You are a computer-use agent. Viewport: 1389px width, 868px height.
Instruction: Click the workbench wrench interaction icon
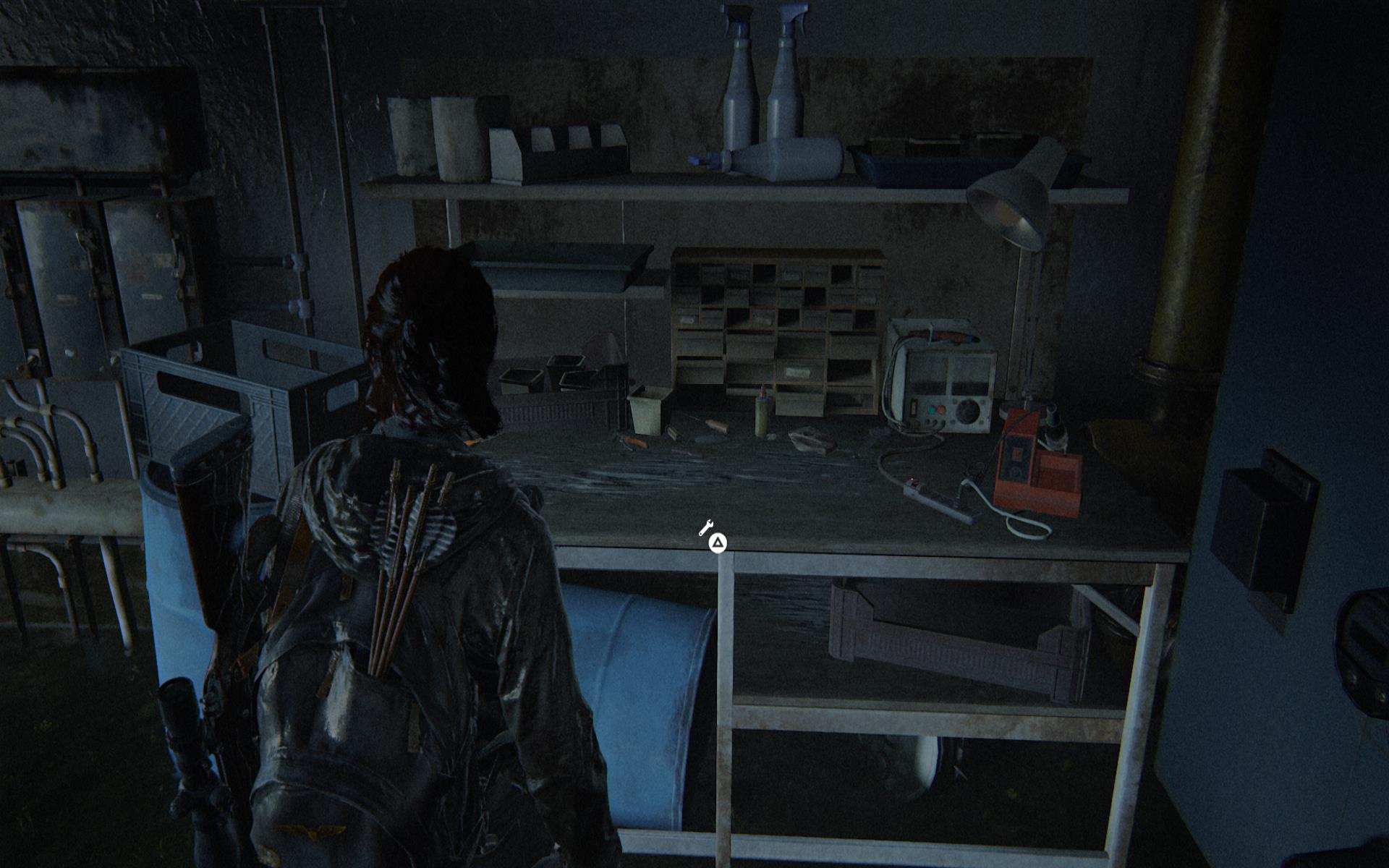point(706,527)
